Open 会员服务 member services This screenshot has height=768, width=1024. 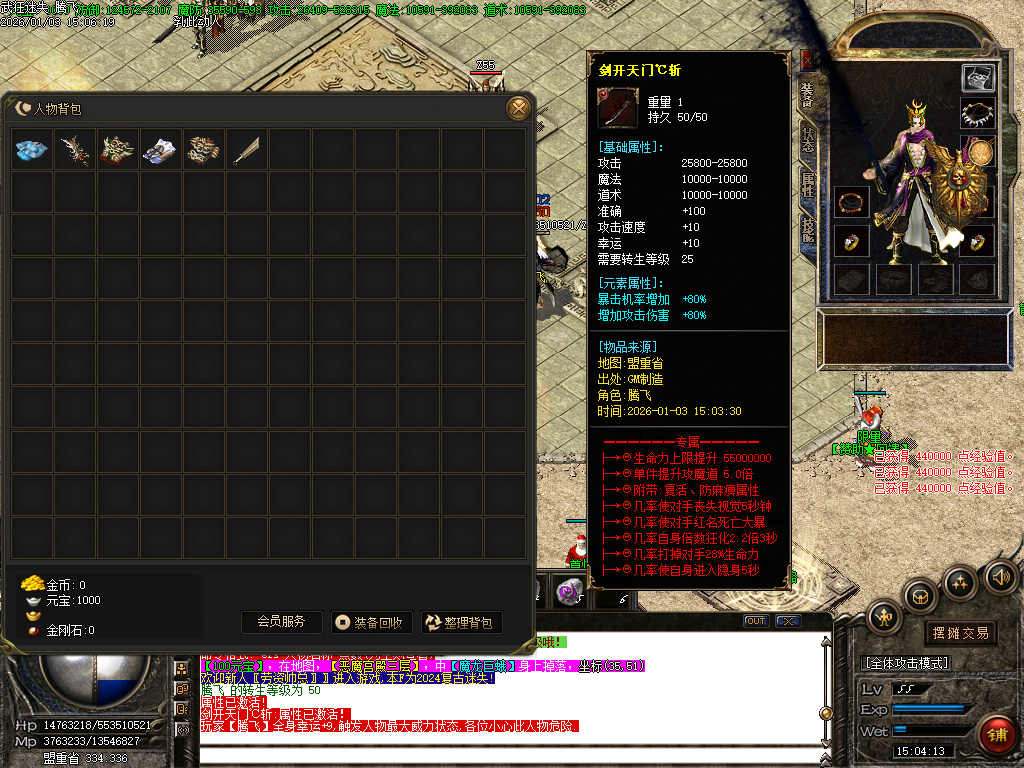click(x=281, y=622)
